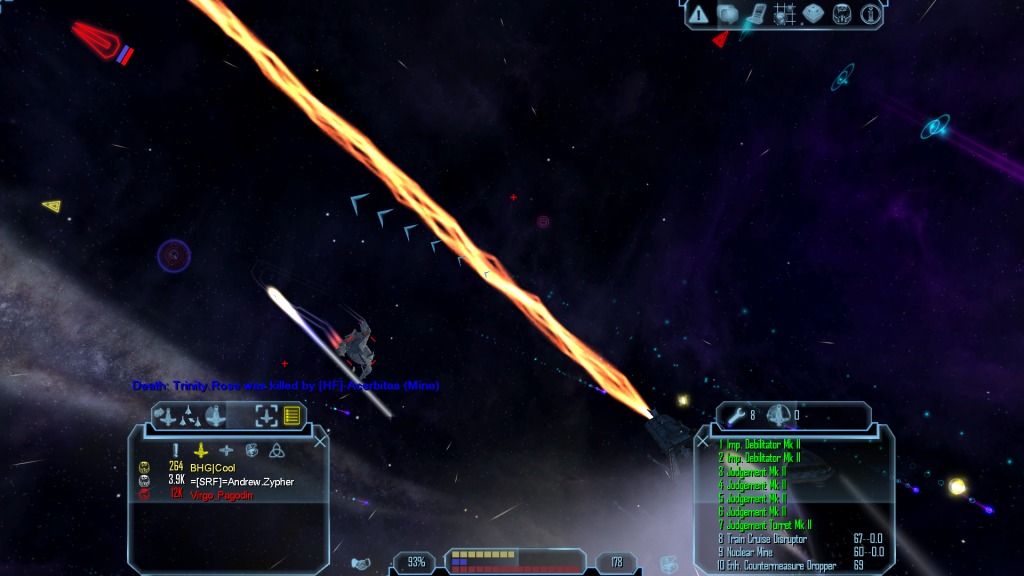
Task: Open the inventory cargo icon
Action: 813,14
